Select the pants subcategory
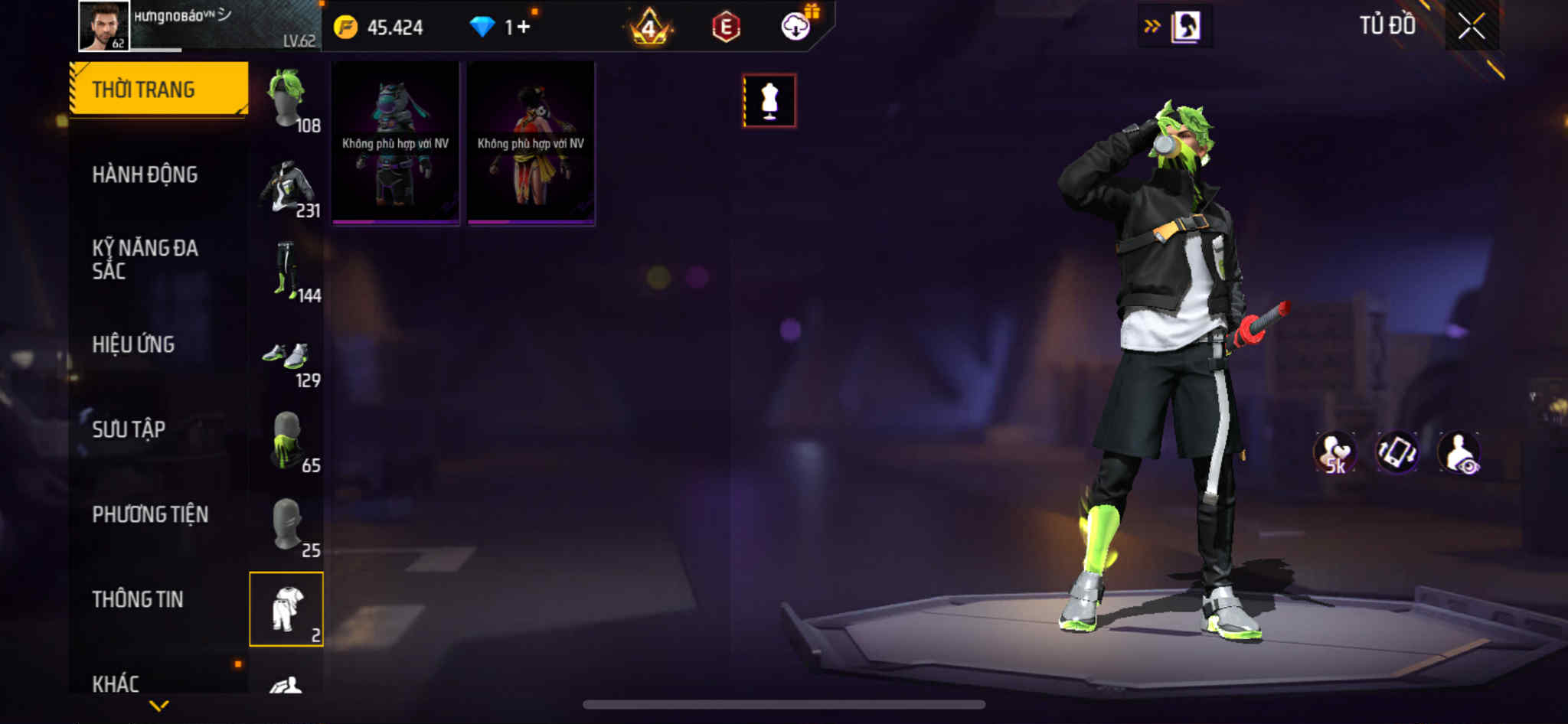The width and height of the screenshot is (1568, 724). [x=287, y=270]
